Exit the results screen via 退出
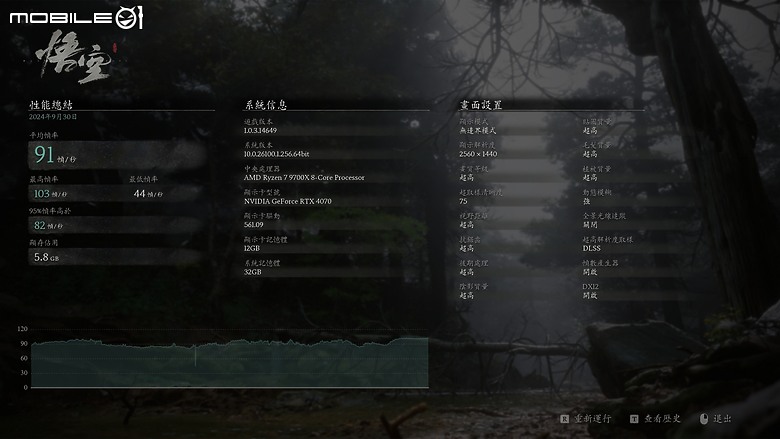Image resolution: width=780 pixels, height=439 pixels. coord(722,419)
